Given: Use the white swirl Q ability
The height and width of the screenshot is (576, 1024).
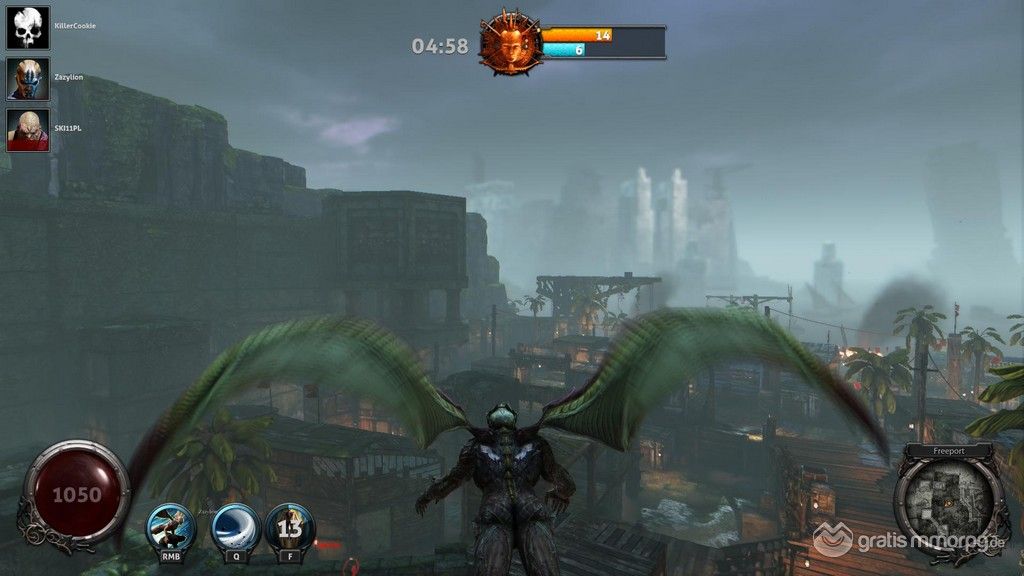Looking at the screenshot, I should [236, 527].
